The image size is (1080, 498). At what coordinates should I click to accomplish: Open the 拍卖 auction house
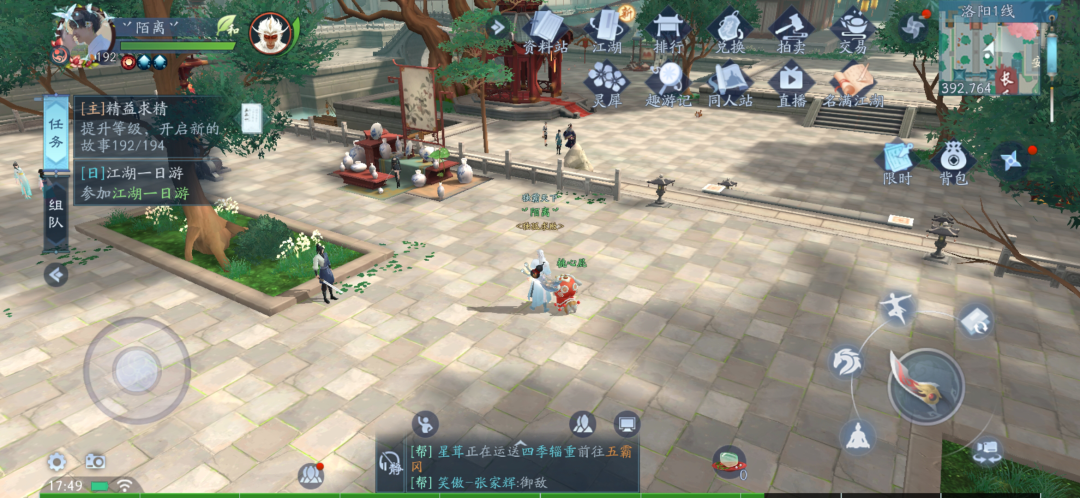pos(792,30)
